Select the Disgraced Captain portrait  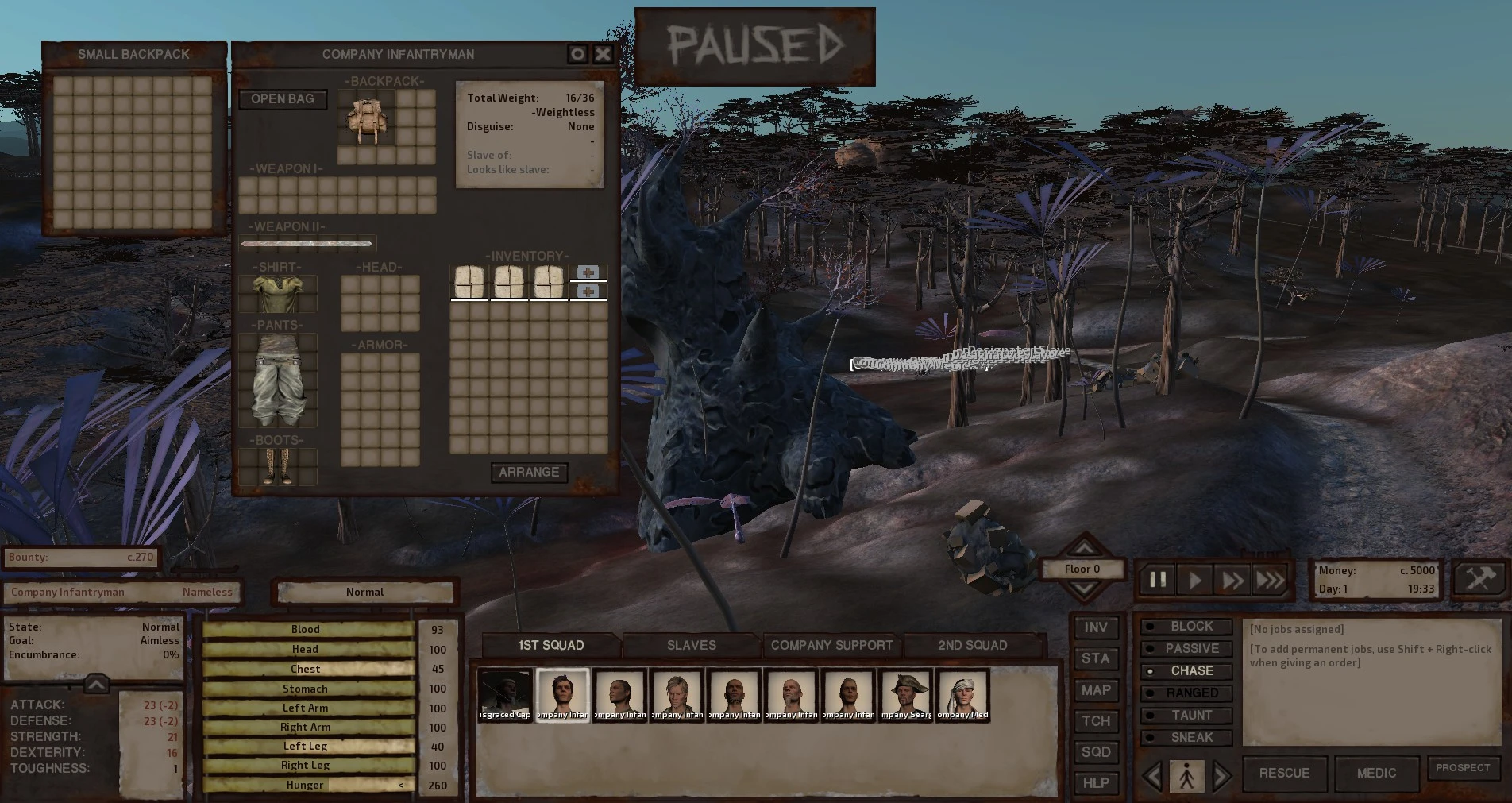click(x=505, y=694)
